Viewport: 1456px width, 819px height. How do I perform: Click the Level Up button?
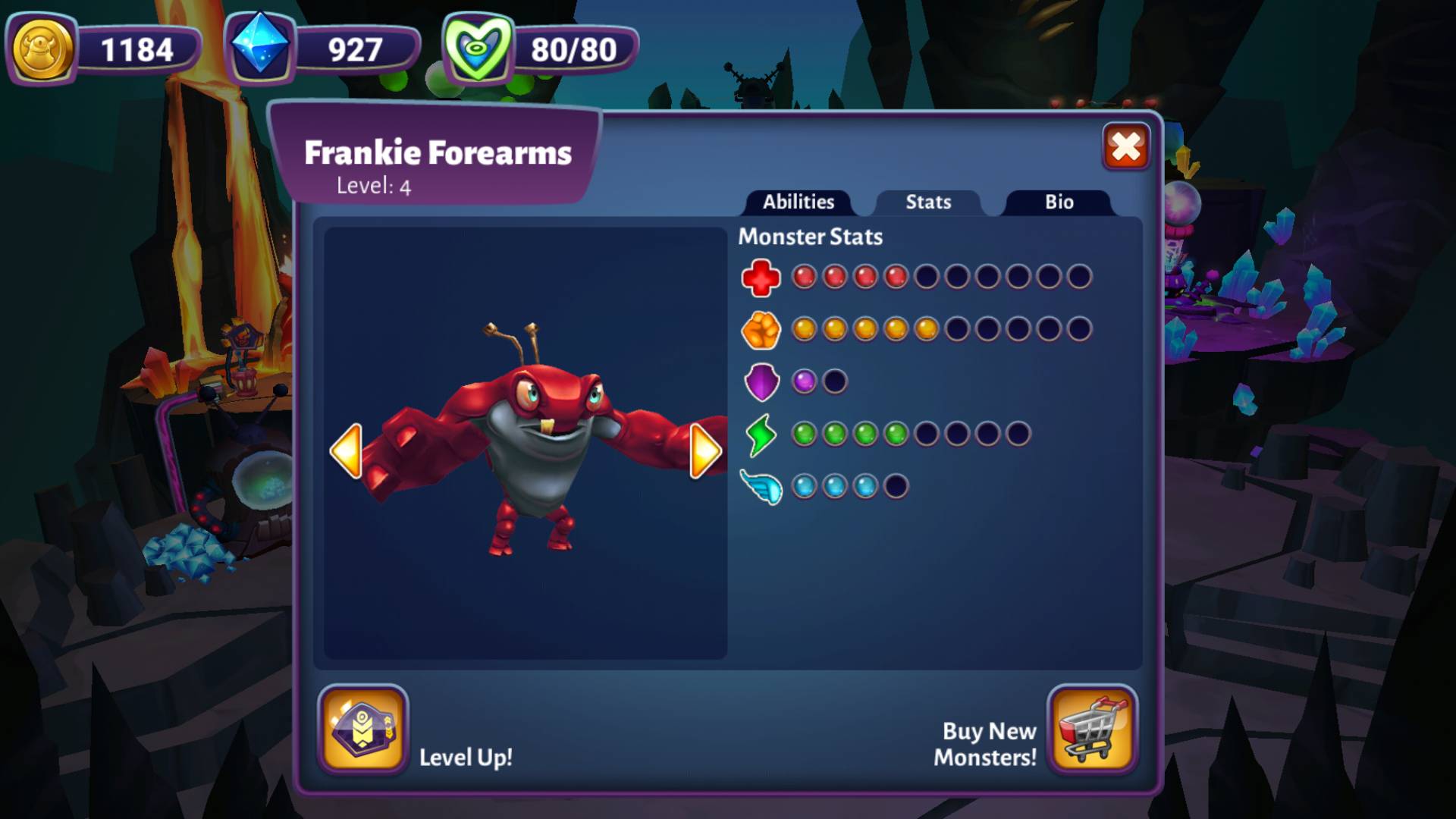tap(363, 729)
